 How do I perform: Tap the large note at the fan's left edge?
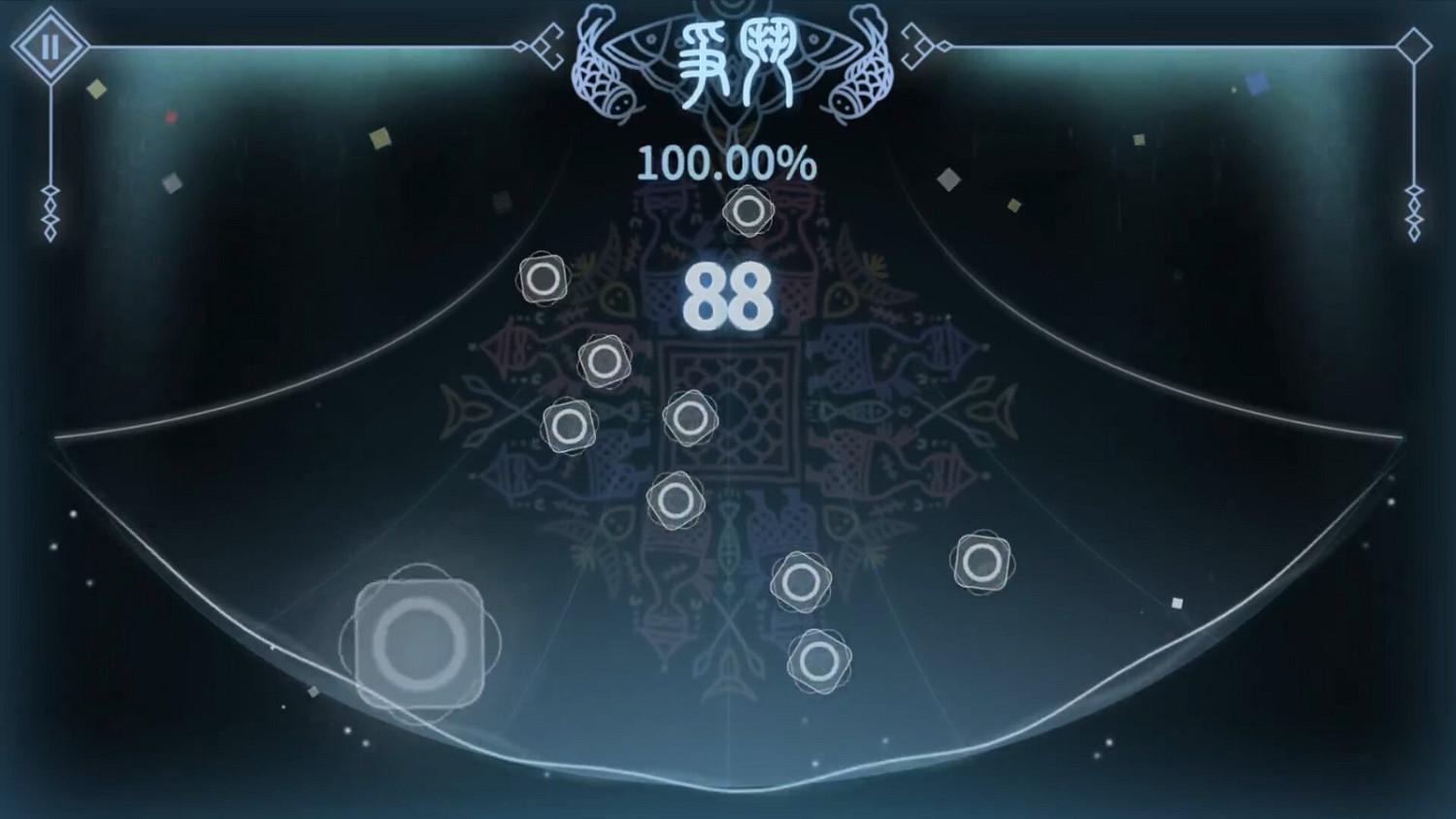(x=419, y=640)
